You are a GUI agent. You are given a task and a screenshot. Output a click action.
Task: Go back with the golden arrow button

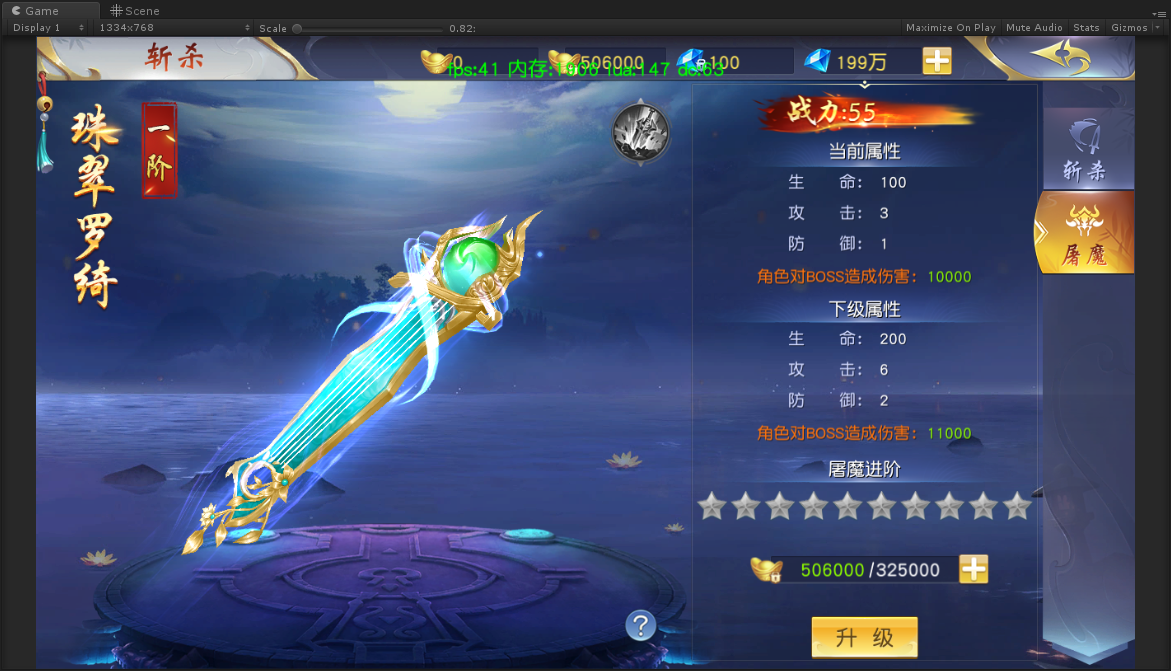1061,57
